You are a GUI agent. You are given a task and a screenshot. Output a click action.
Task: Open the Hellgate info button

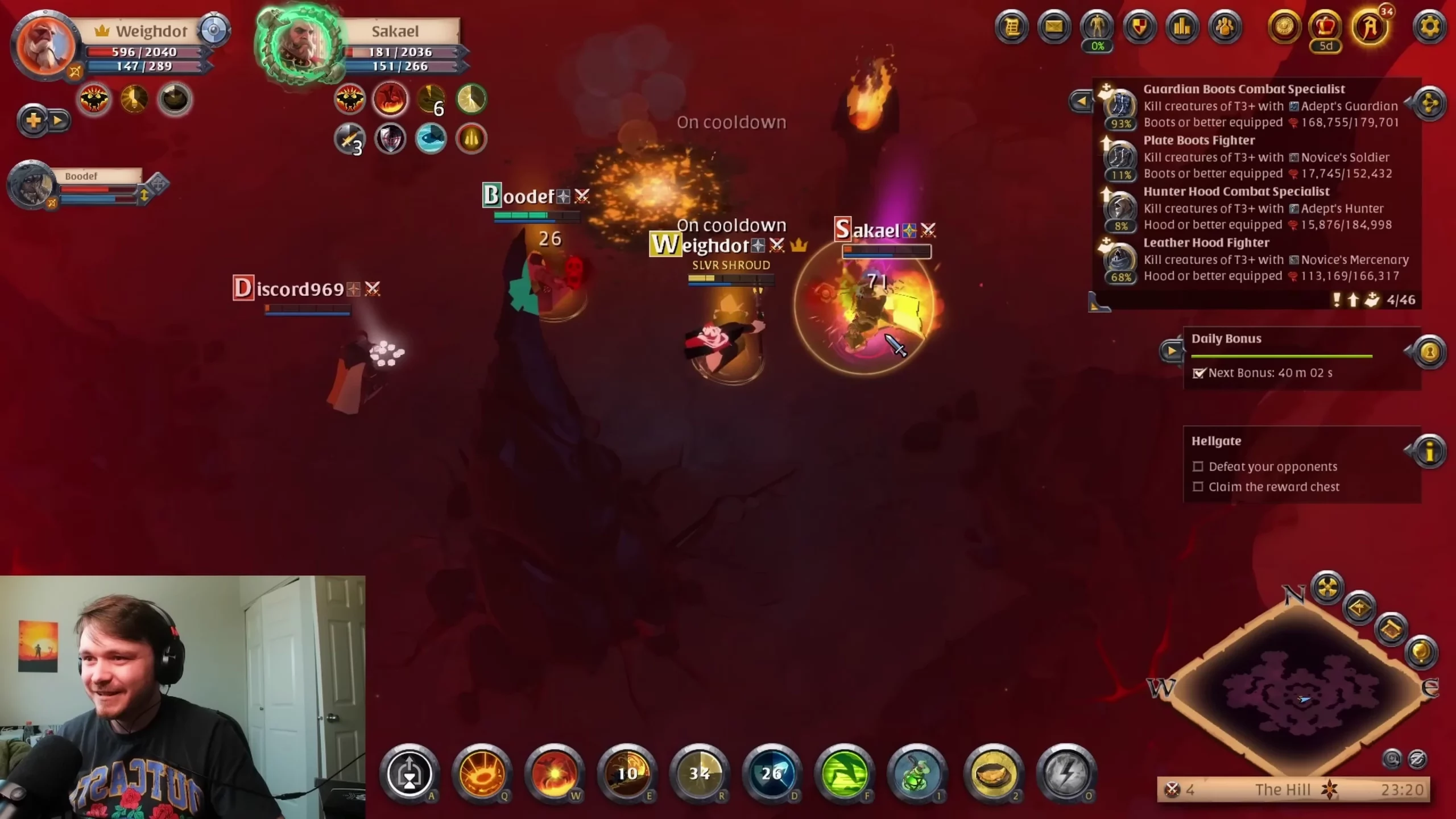(1429, 452)
